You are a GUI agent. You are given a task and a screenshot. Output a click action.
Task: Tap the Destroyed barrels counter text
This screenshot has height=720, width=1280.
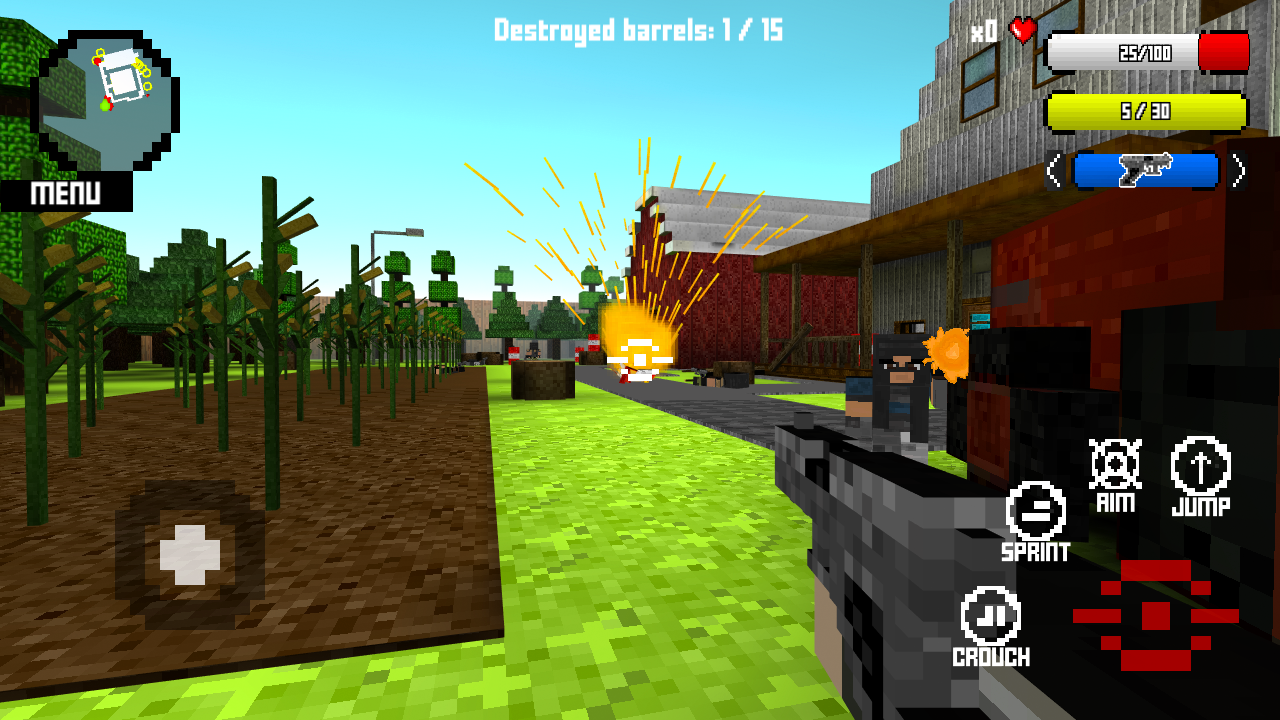pos(637,30)
